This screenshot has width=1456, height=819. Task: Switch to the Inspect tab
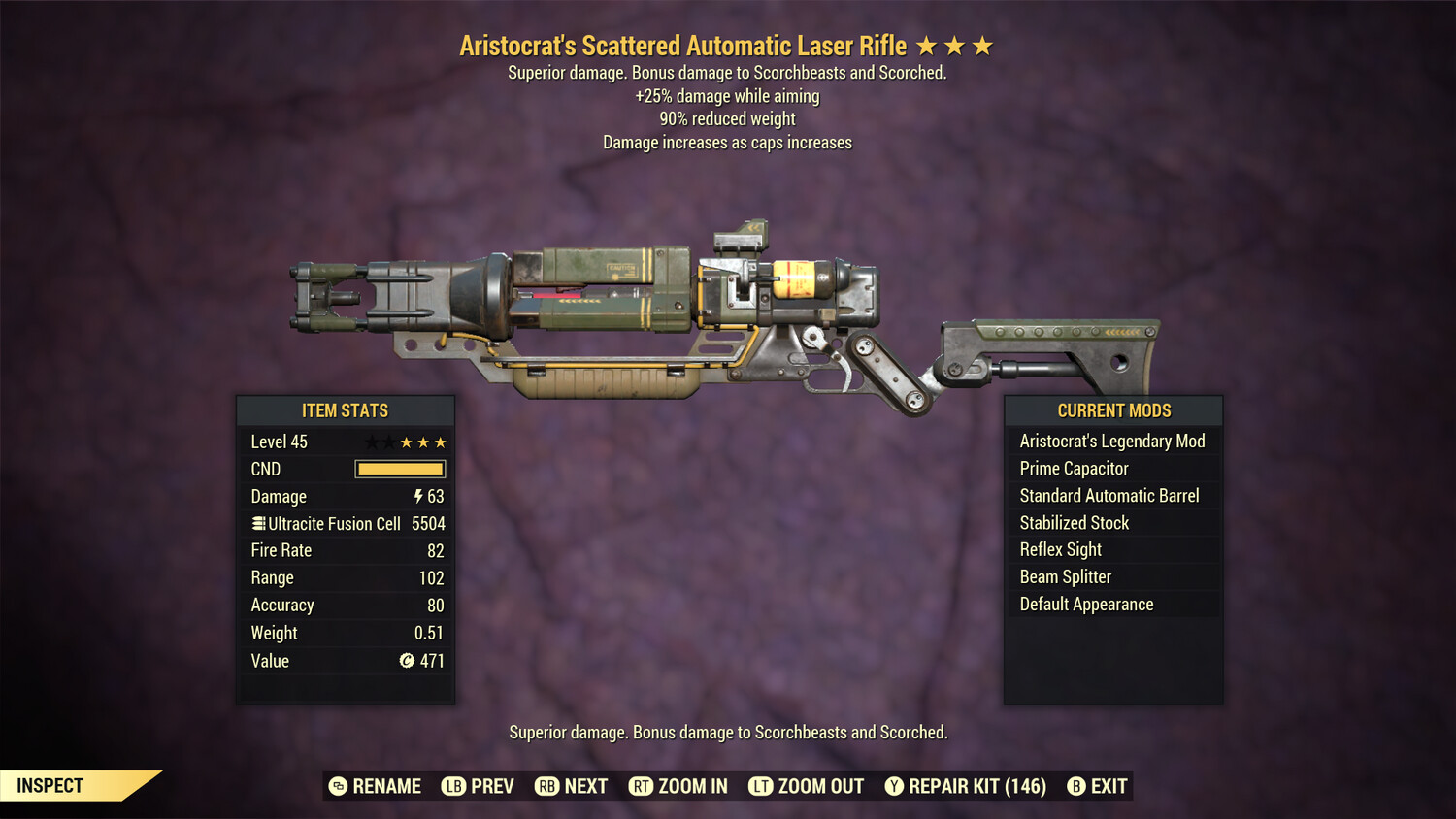(x=49, y=785)
